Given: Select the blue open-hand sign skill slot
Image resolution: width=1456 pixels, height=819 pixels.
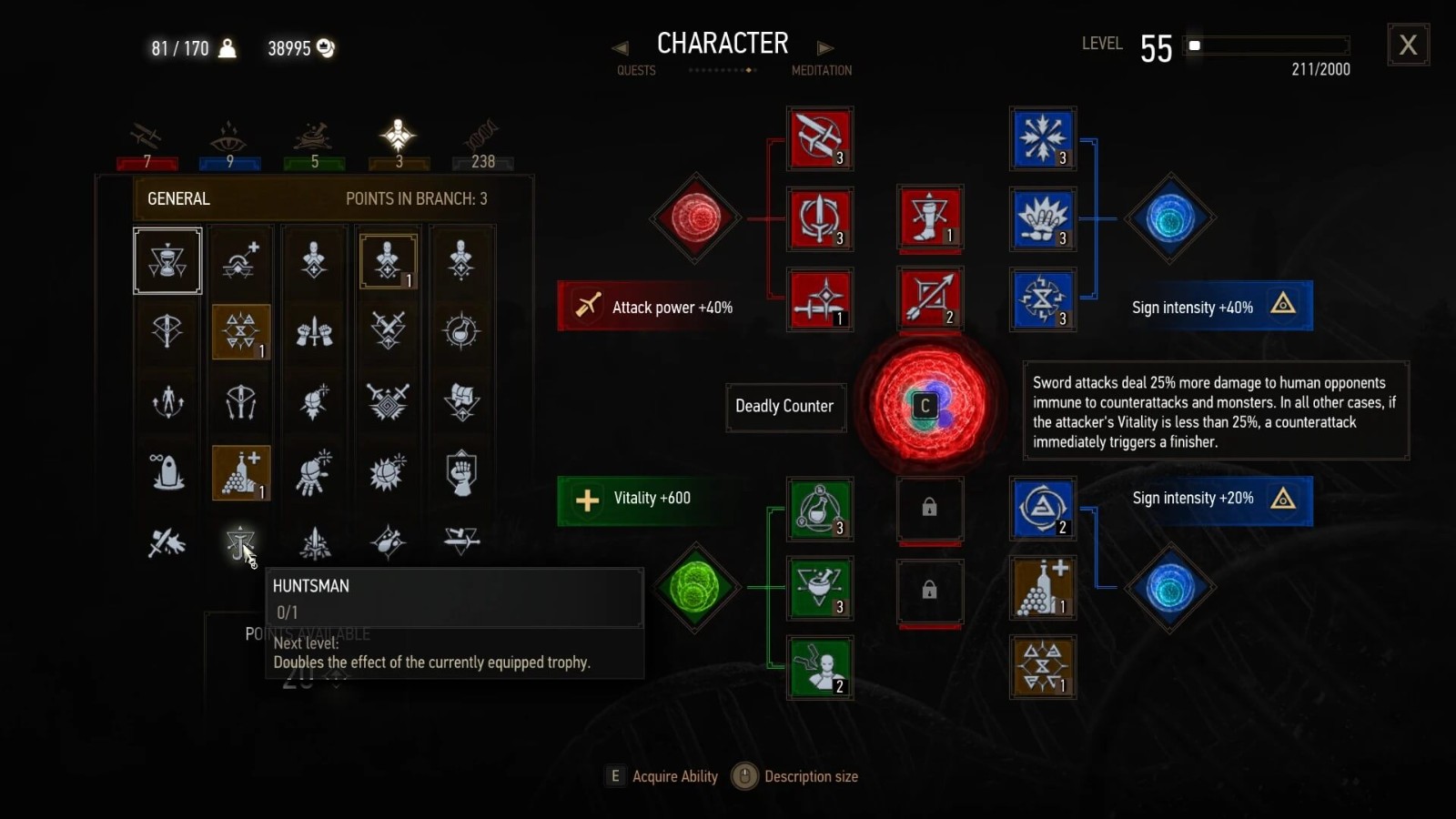Looking at the screenshot, I should (x=1043, y=219).
